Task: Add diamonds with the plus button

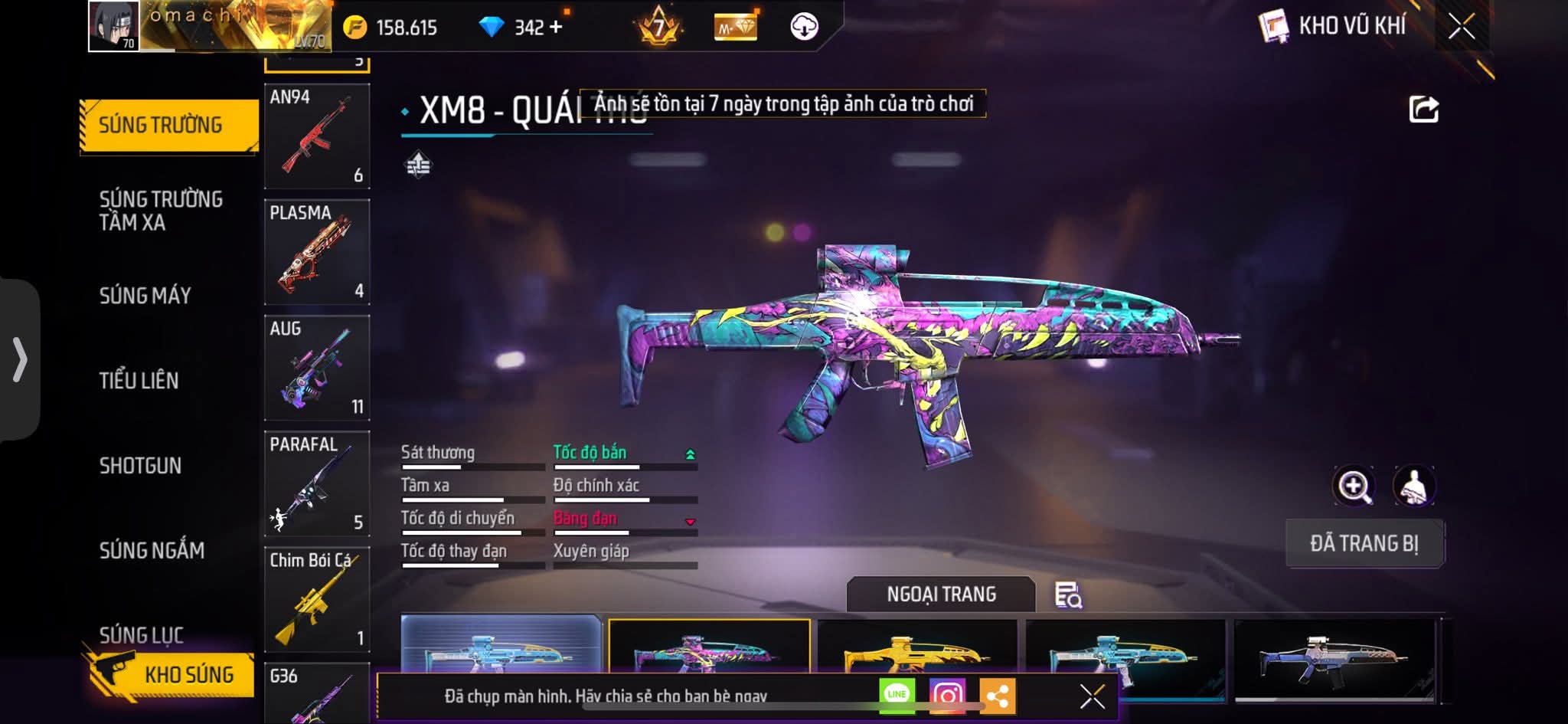Action: point(556,28)
